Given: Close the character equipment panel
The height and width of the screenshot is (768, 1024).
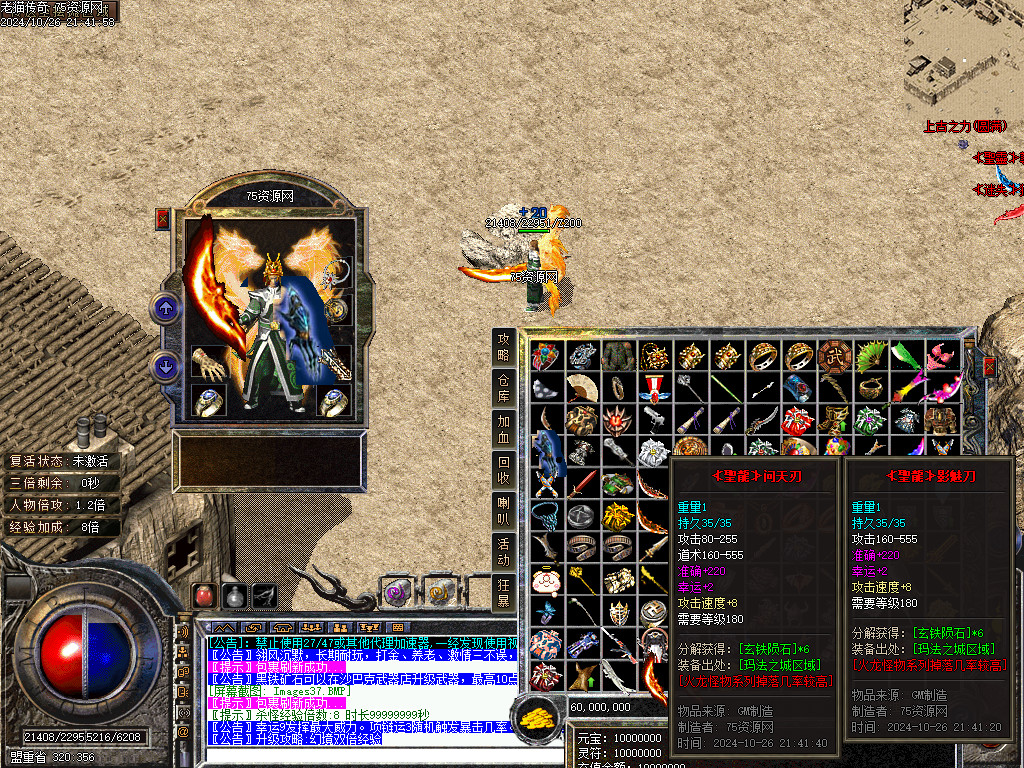Looking at the screenshot, I should pos(163,219).
